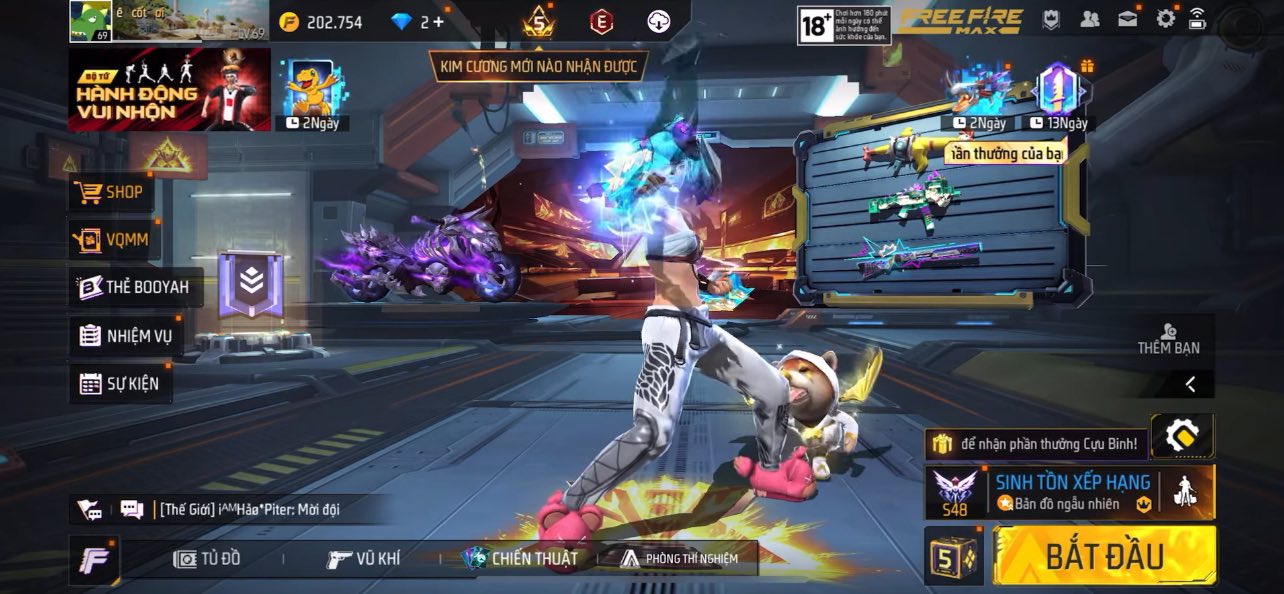Open the Hành Động Vui Nhộn banner

coord(168,90)
